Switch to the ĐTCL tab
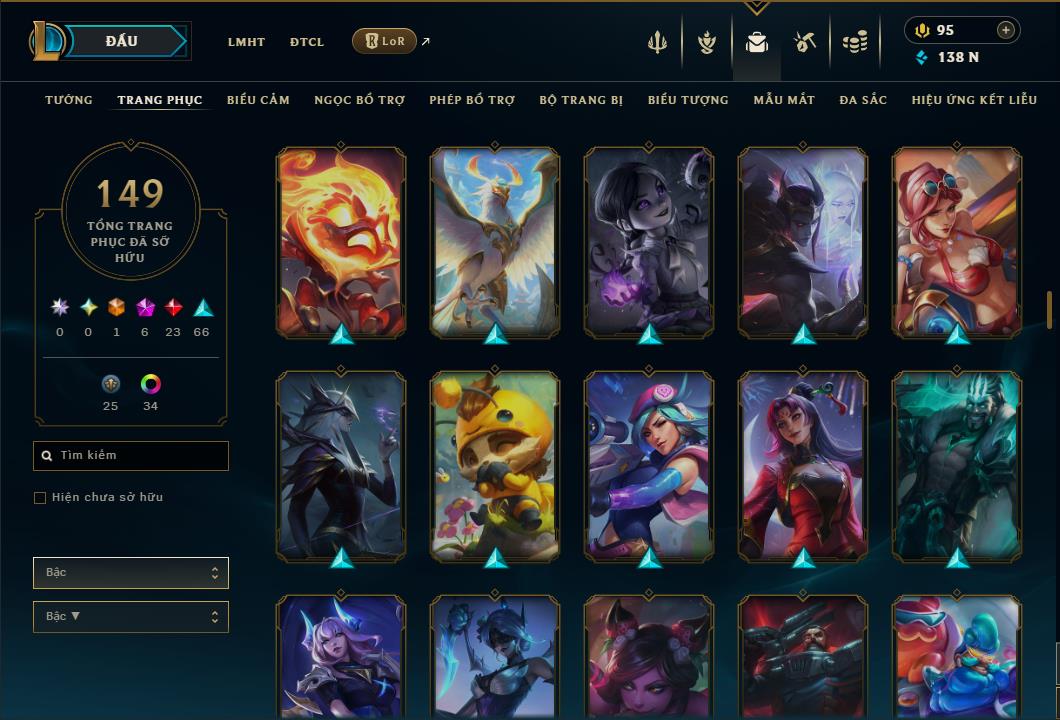The image size is (1060, 720). (x=307, y=42)
